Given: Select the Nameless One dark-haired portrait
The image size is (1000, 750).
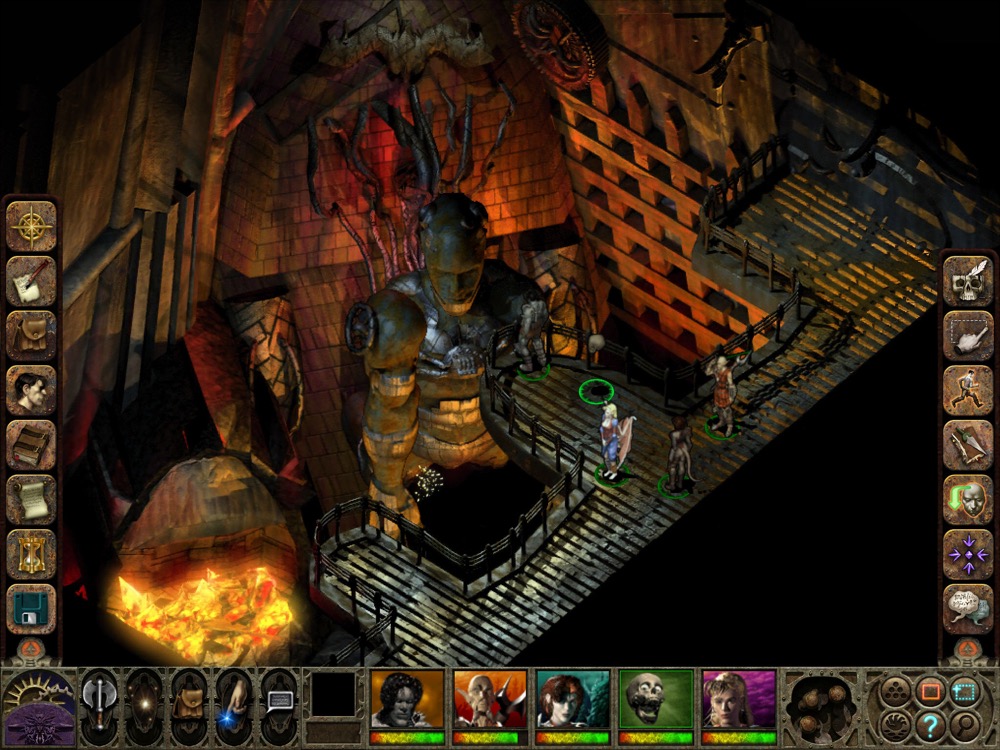Looking at the screenshot, I should click(x=407, y=699).
